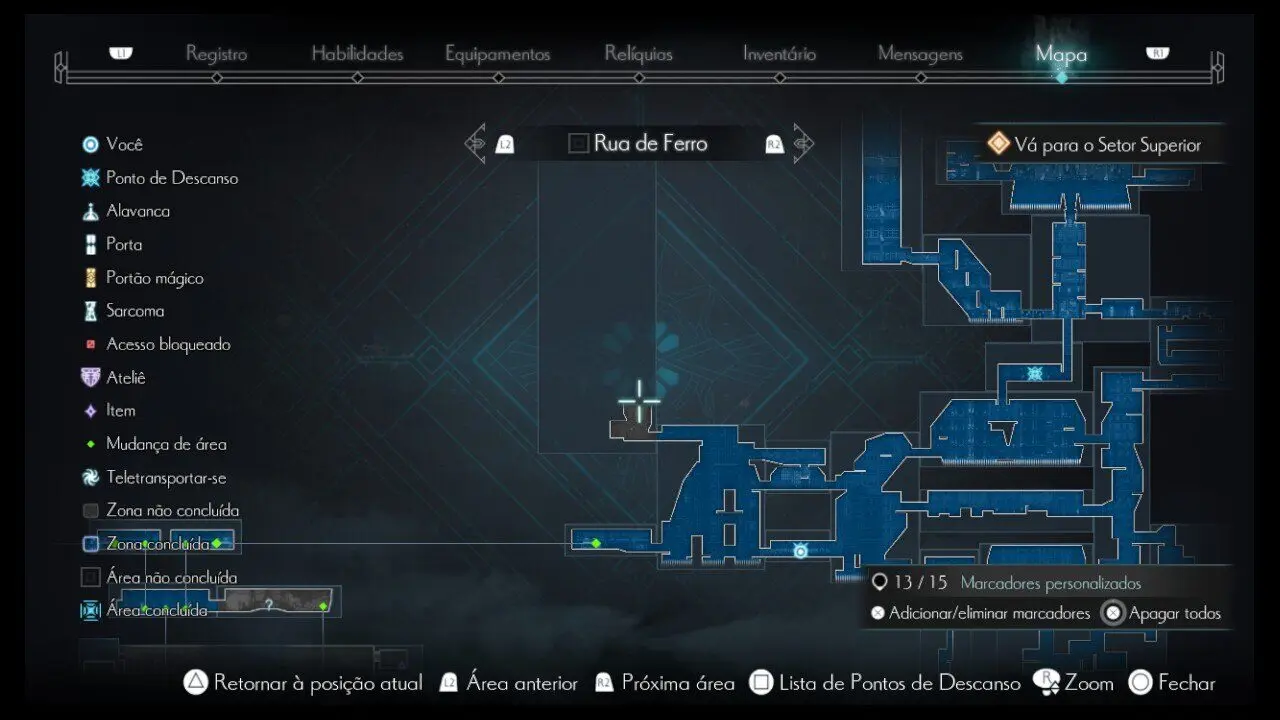Click the player position marker on map

coord(800,550)
